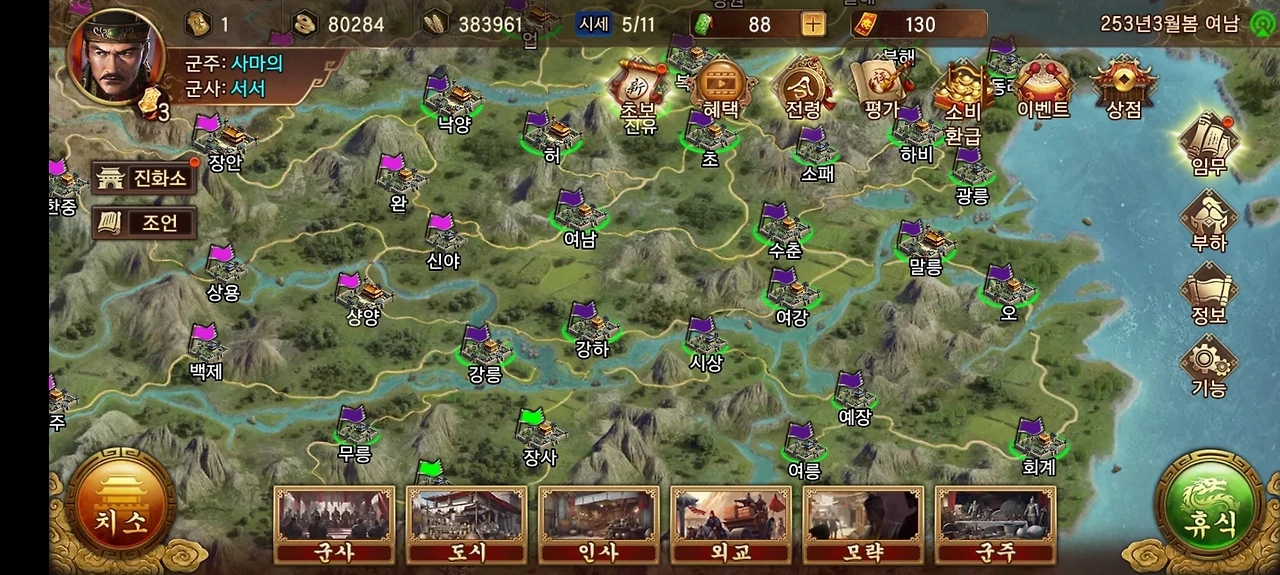Open the 임무 missions icon
This screenshot has height=575, width=1280.
point(1208,146)
